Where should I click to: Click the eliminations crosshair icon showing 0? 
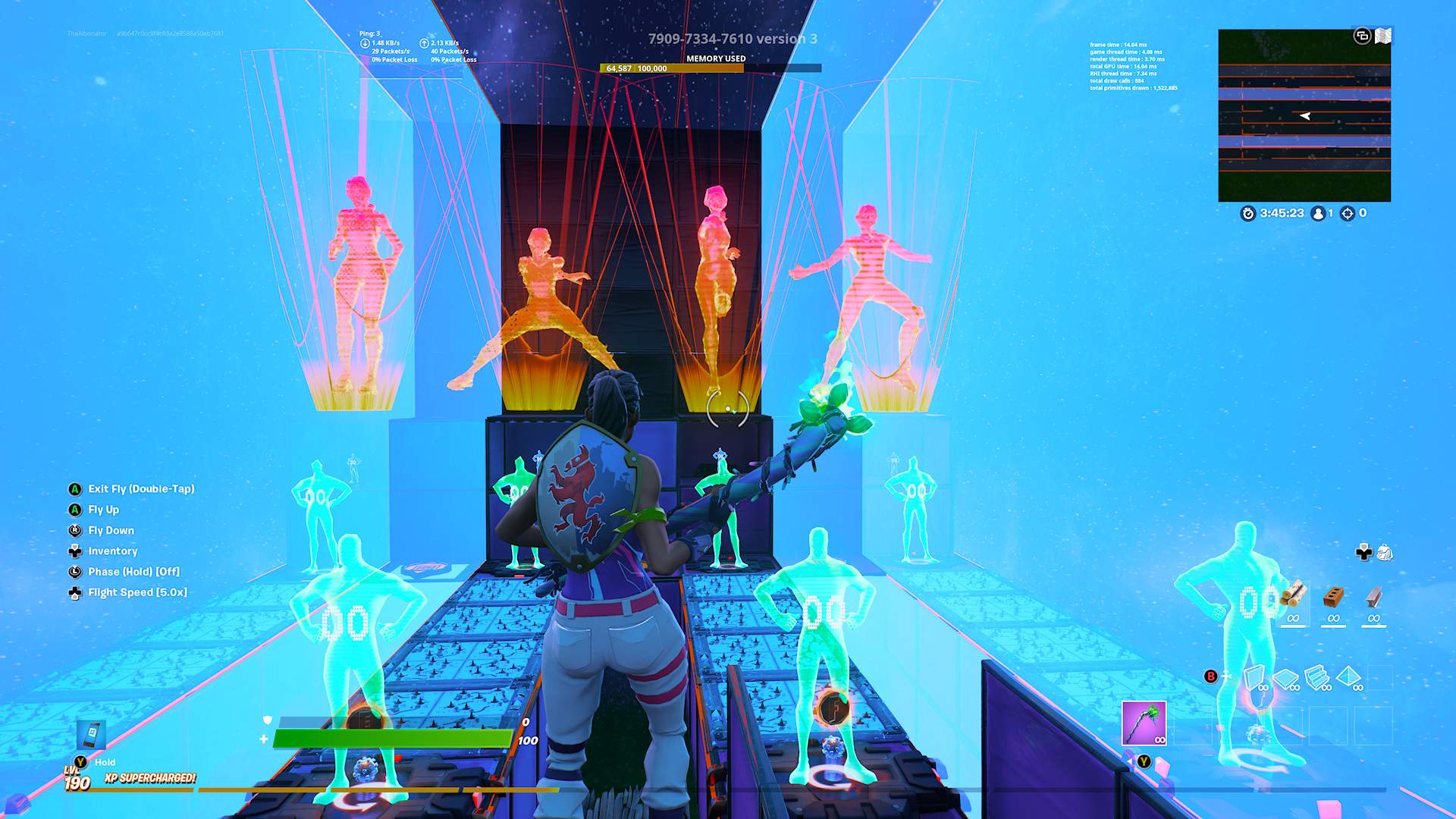[x=1349, y=215]
